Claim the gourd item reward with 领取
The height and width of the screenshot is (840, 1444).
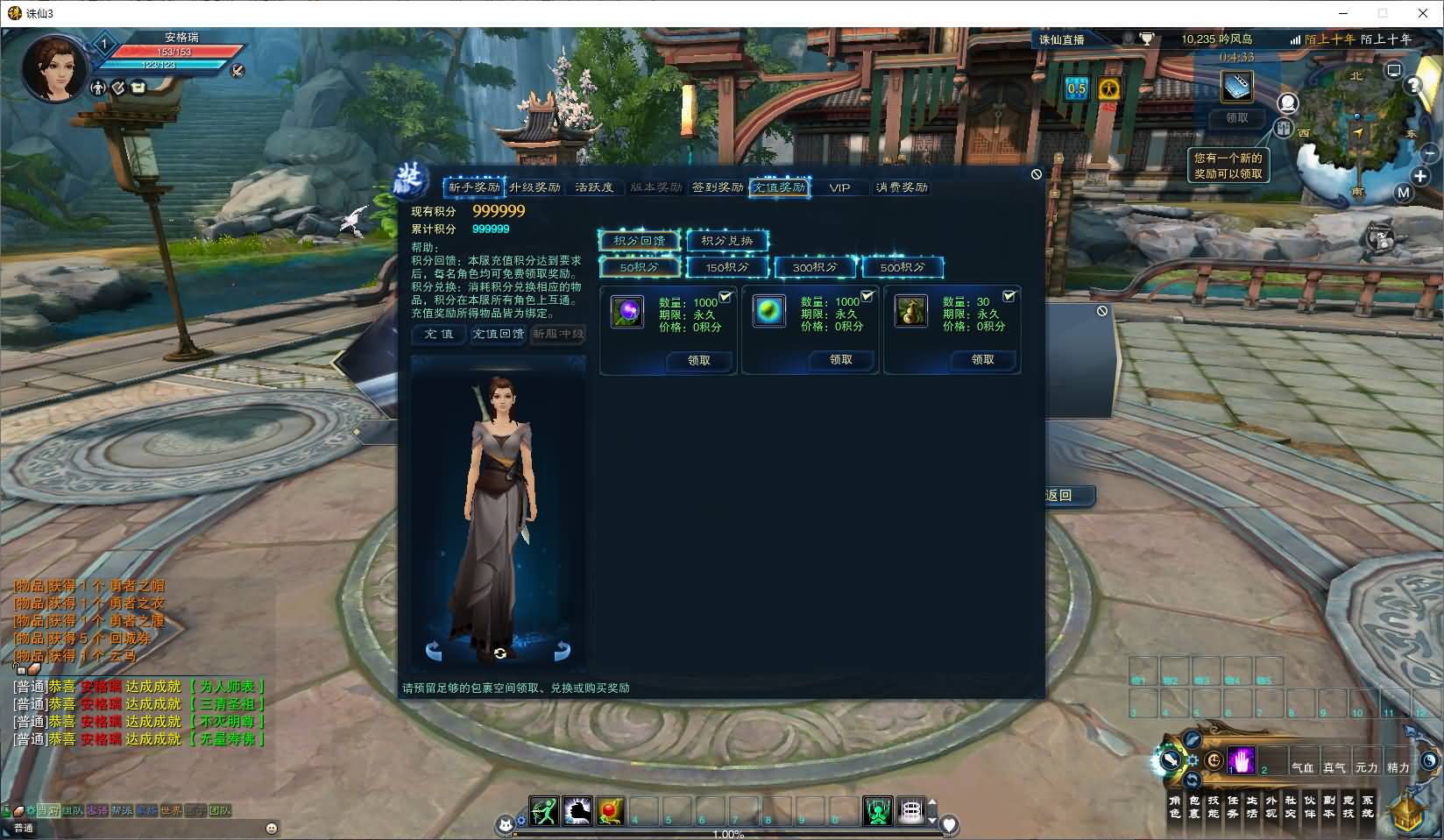pyautogui.click(x=982, y=360)
